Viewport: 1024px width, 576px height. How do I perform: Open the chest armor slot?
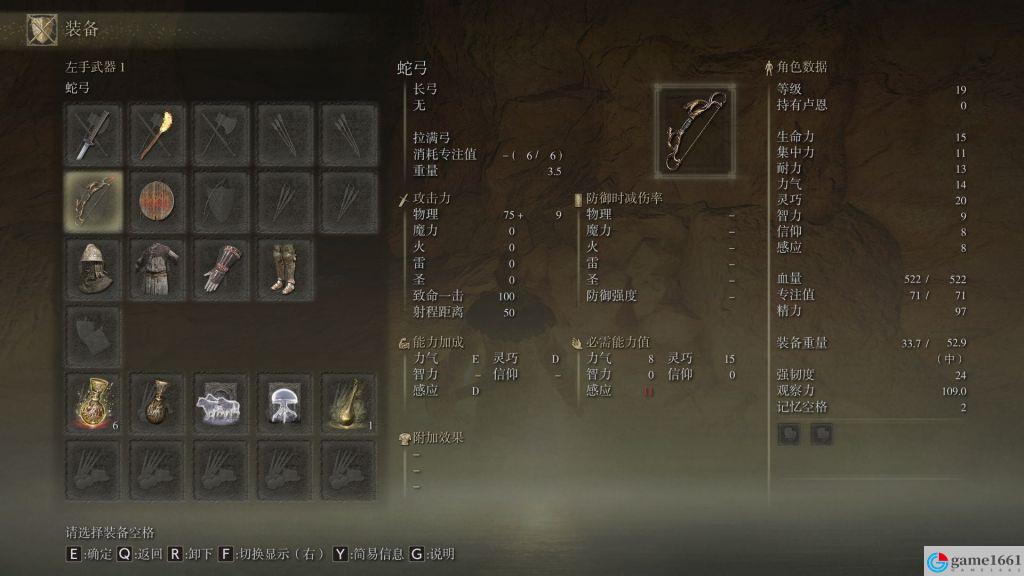158,267
